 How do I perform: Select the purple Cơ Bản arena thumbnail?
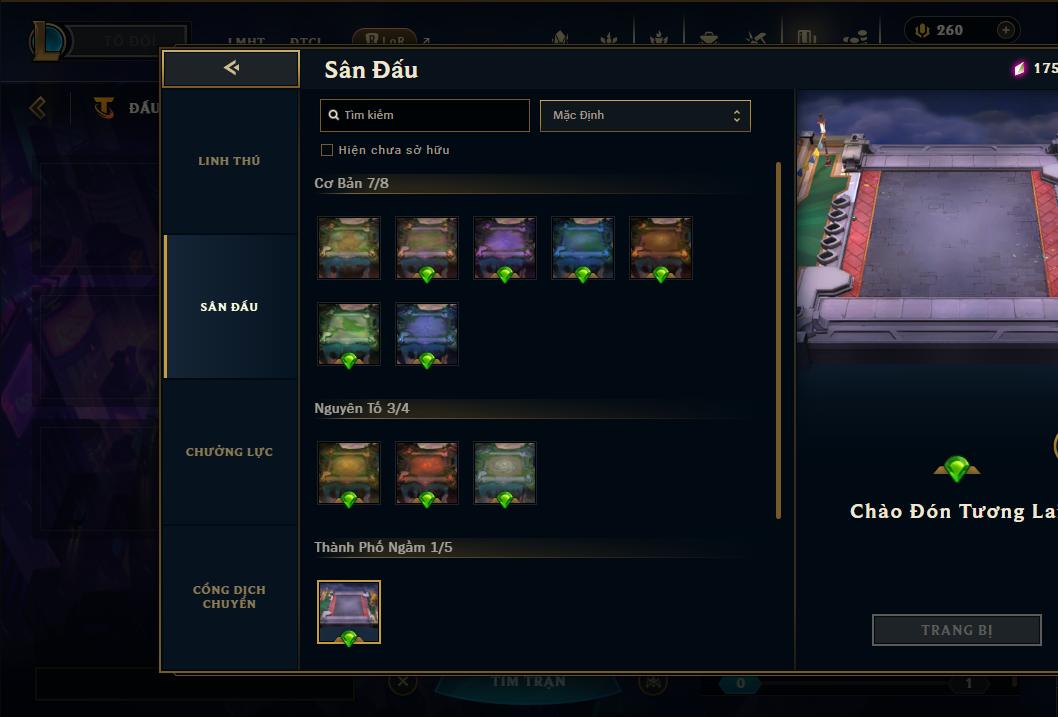(505, 248)
